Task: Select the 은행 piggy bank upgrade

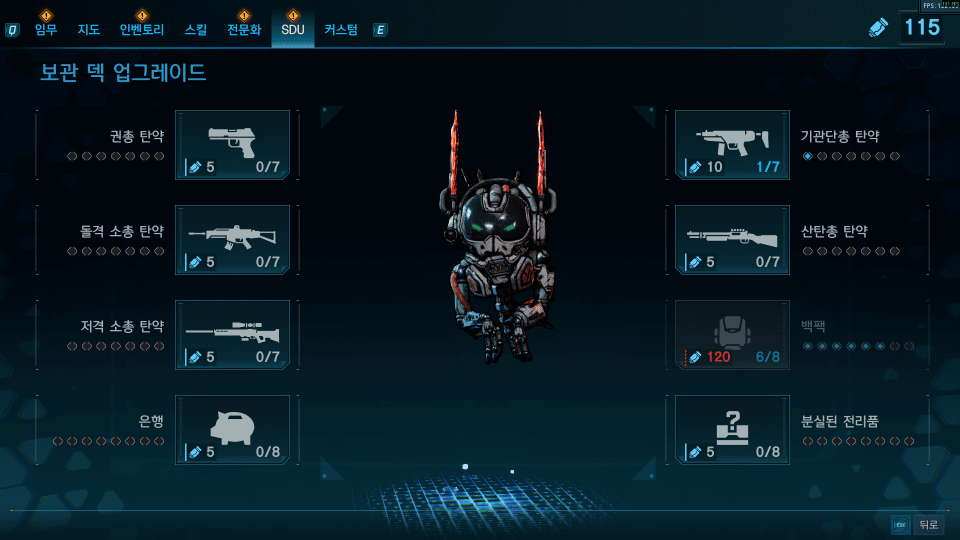Action: pos(232,430)
